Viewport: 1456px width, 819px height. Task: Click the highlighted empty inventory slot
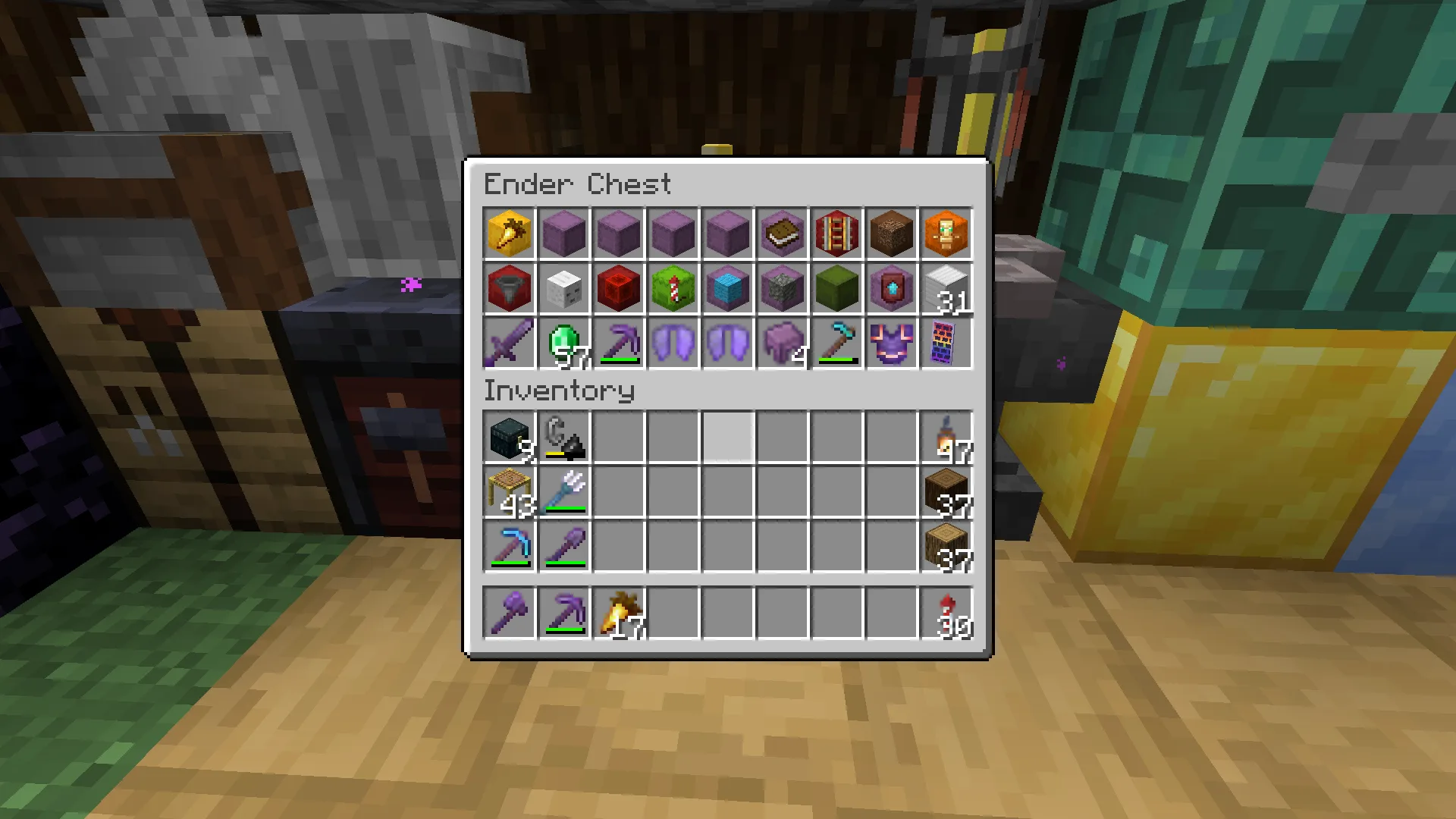coord(727,436)
